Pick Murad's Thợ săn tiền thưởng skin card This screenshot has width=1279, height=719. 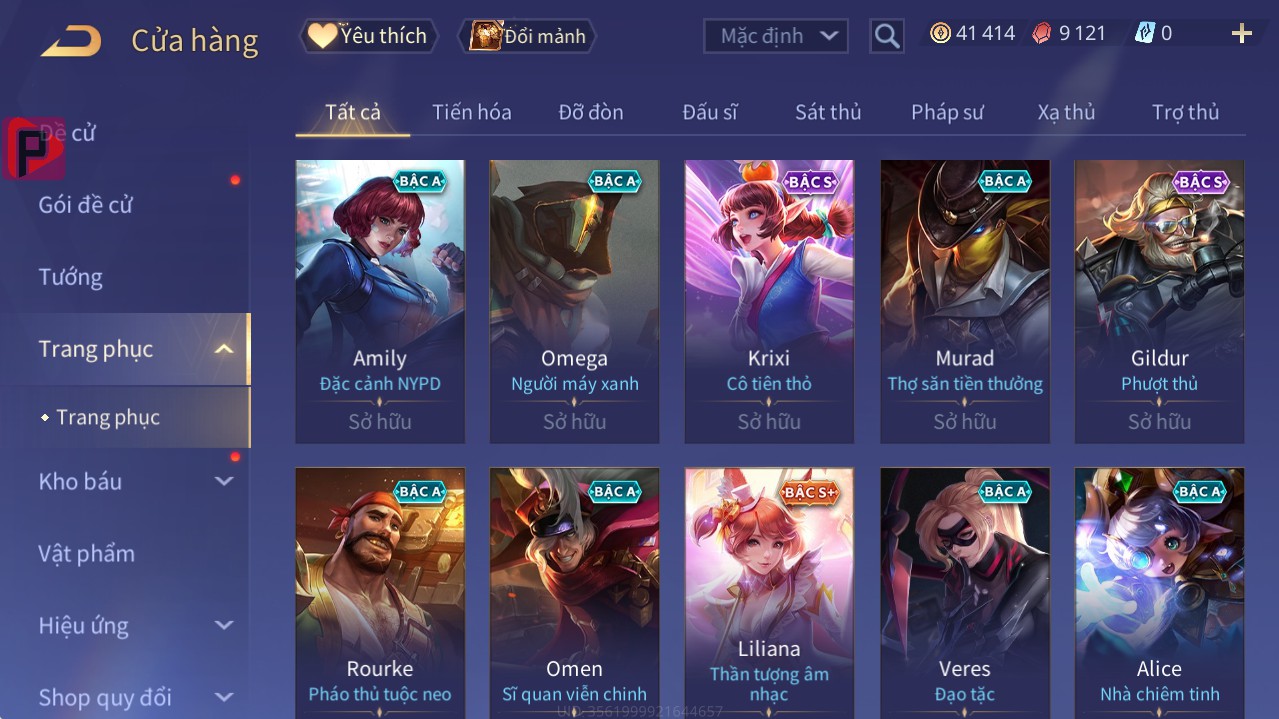click(965, 300)
